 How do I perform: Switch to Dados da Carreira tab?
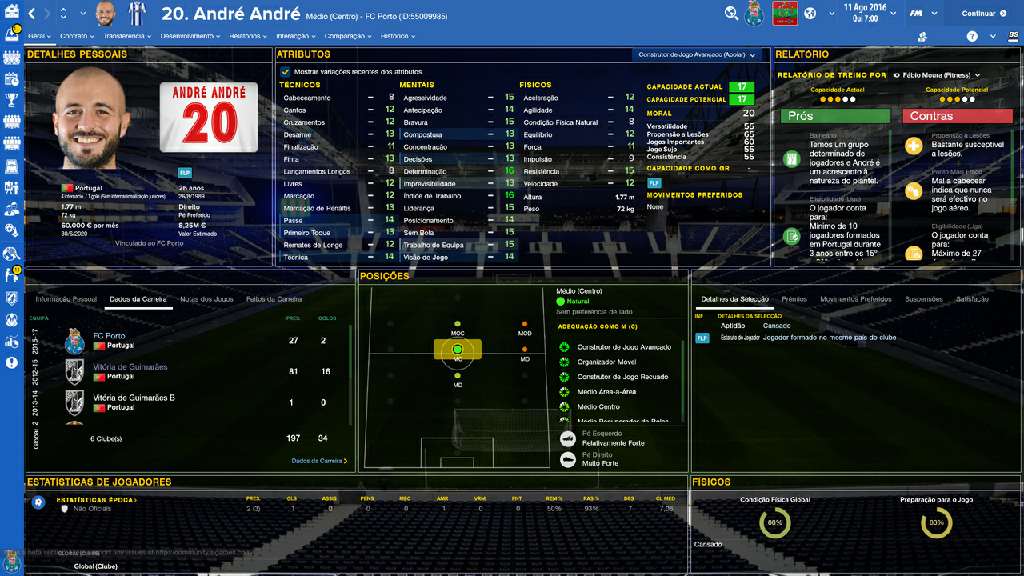click(137, 299)
